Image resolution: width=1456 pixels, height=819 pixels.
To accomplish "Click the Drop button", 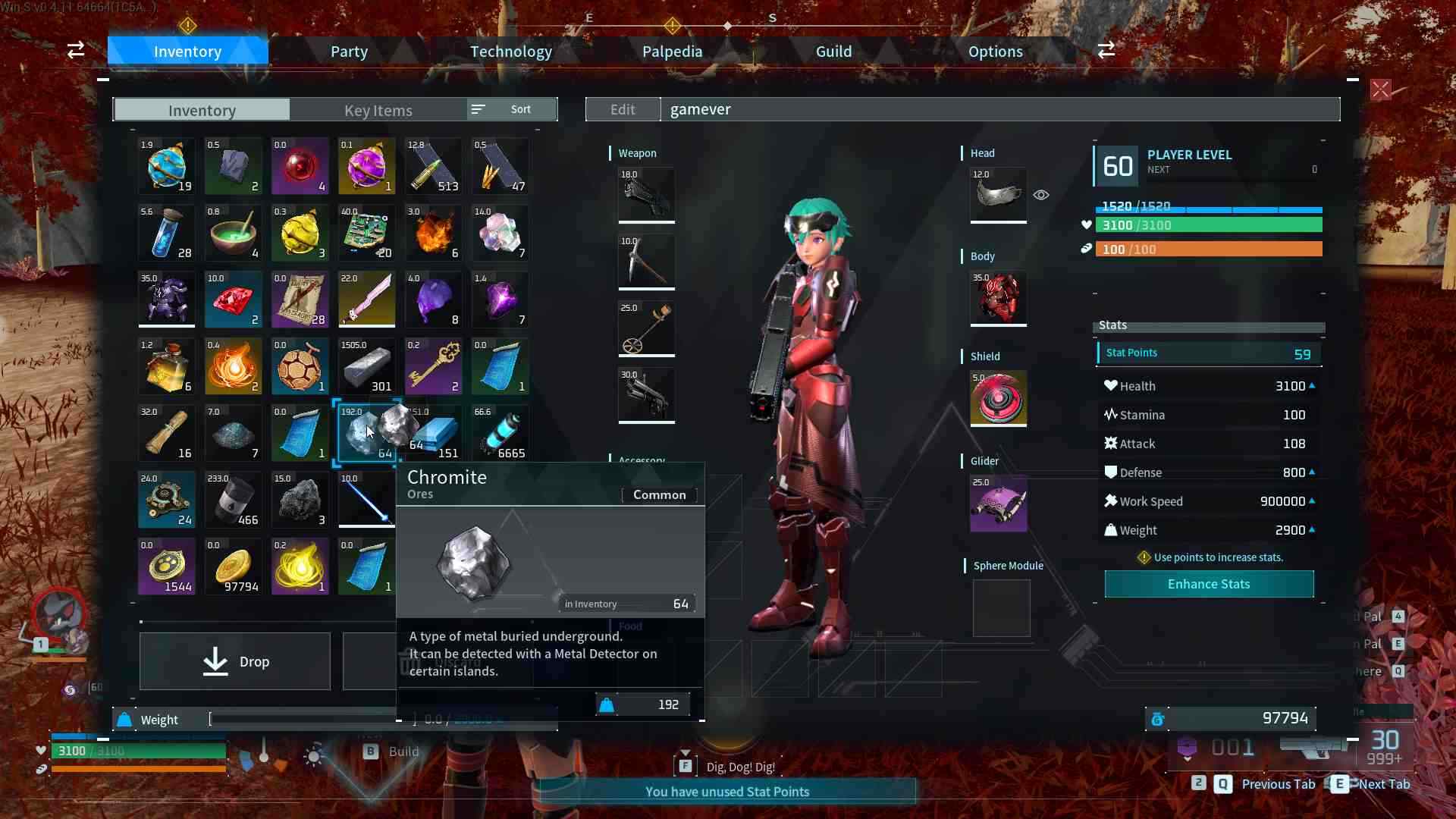I will tap(234, 661).
